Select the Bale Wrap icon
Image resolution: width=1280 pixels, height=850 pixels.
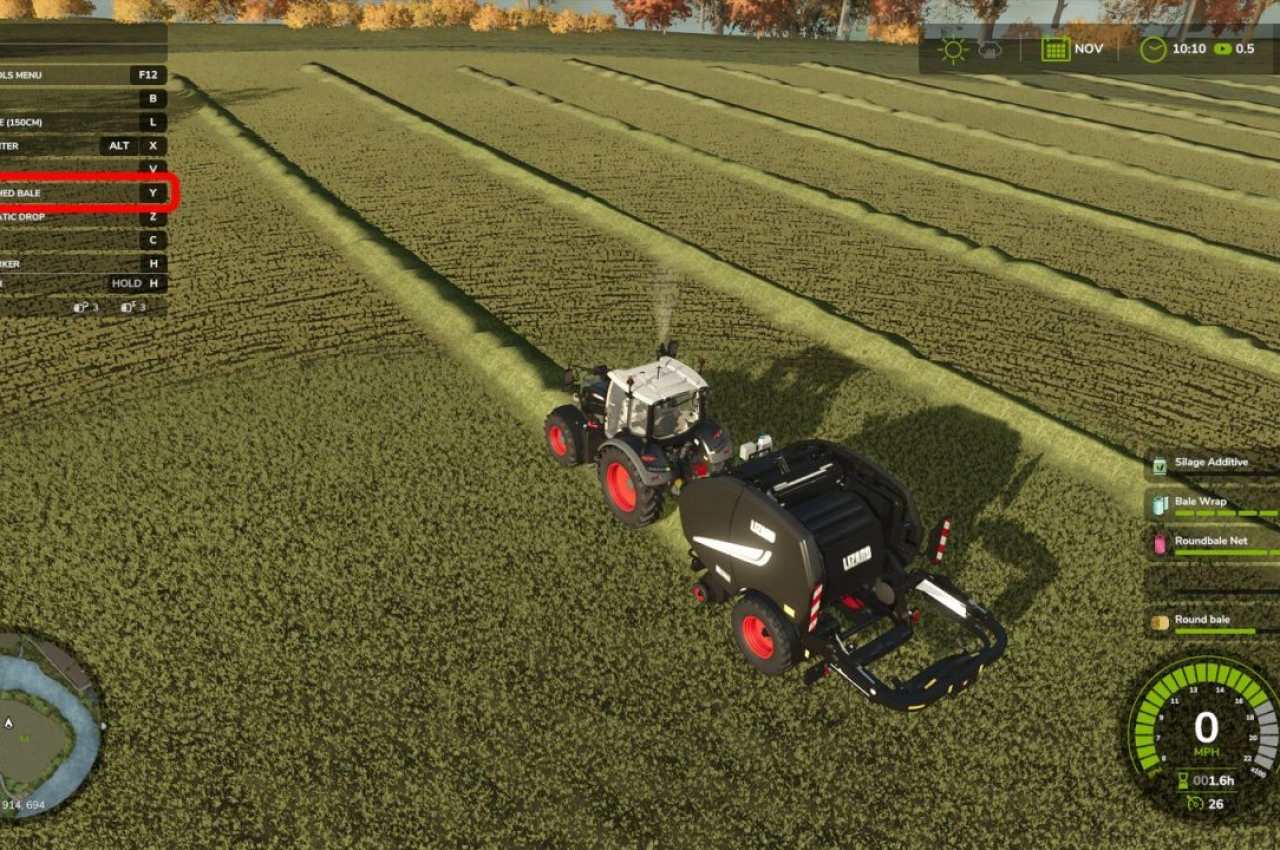(x=1160, y=502)
